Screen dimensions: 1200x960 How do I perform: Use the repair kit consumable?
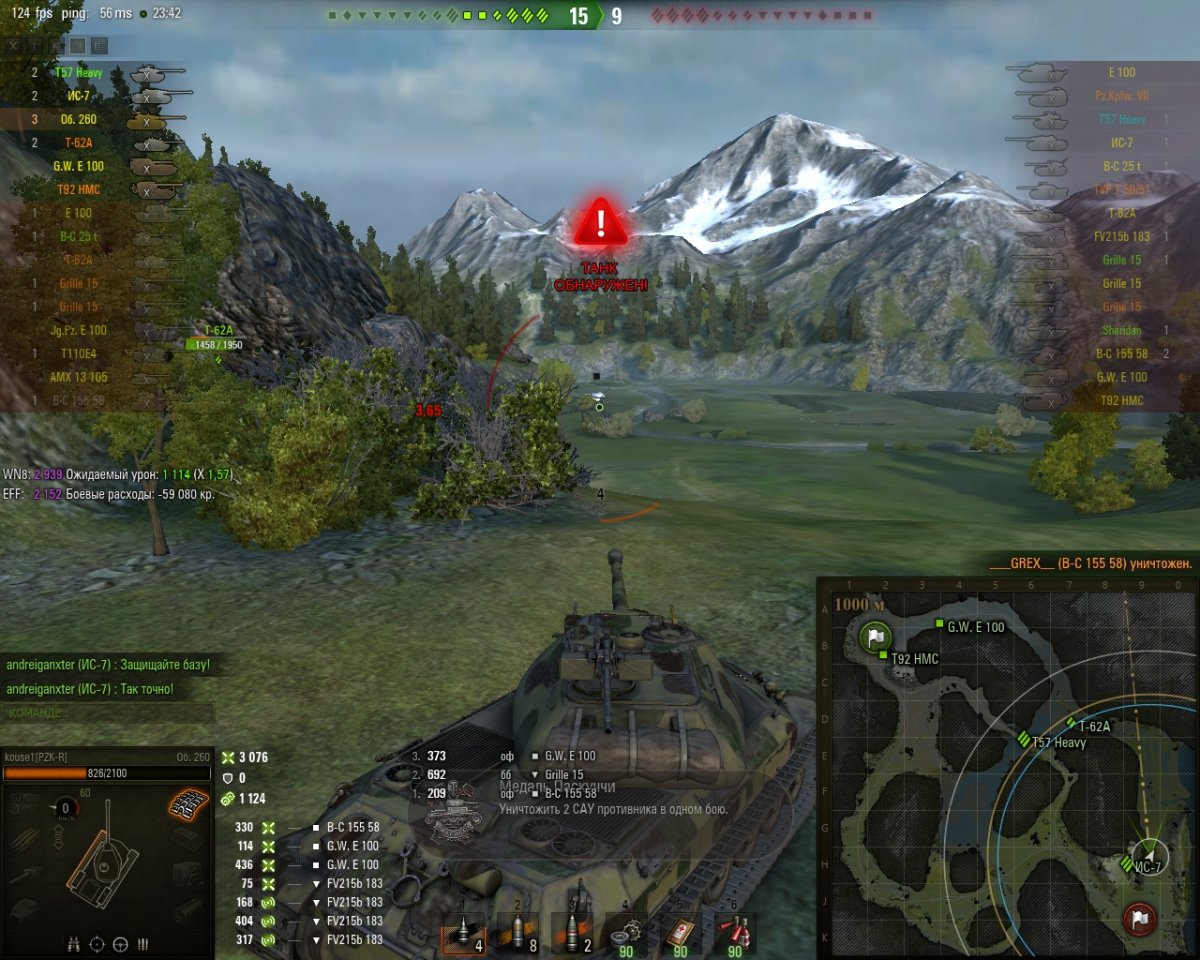click(x=626, y=933)
